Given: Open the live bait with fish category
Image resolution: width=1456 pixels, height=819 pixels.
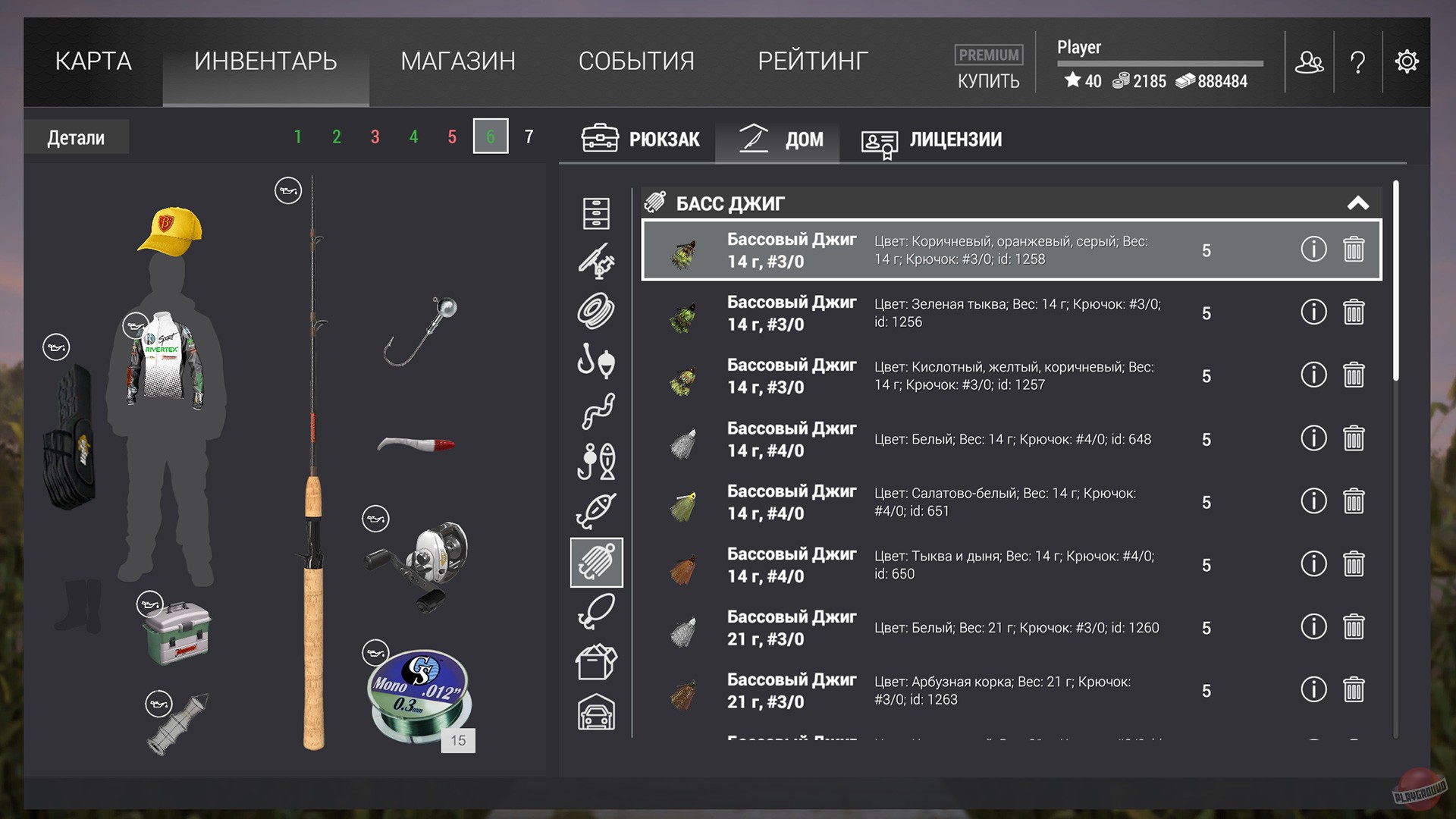Looking at the screenshot, I should click(597, 460).
